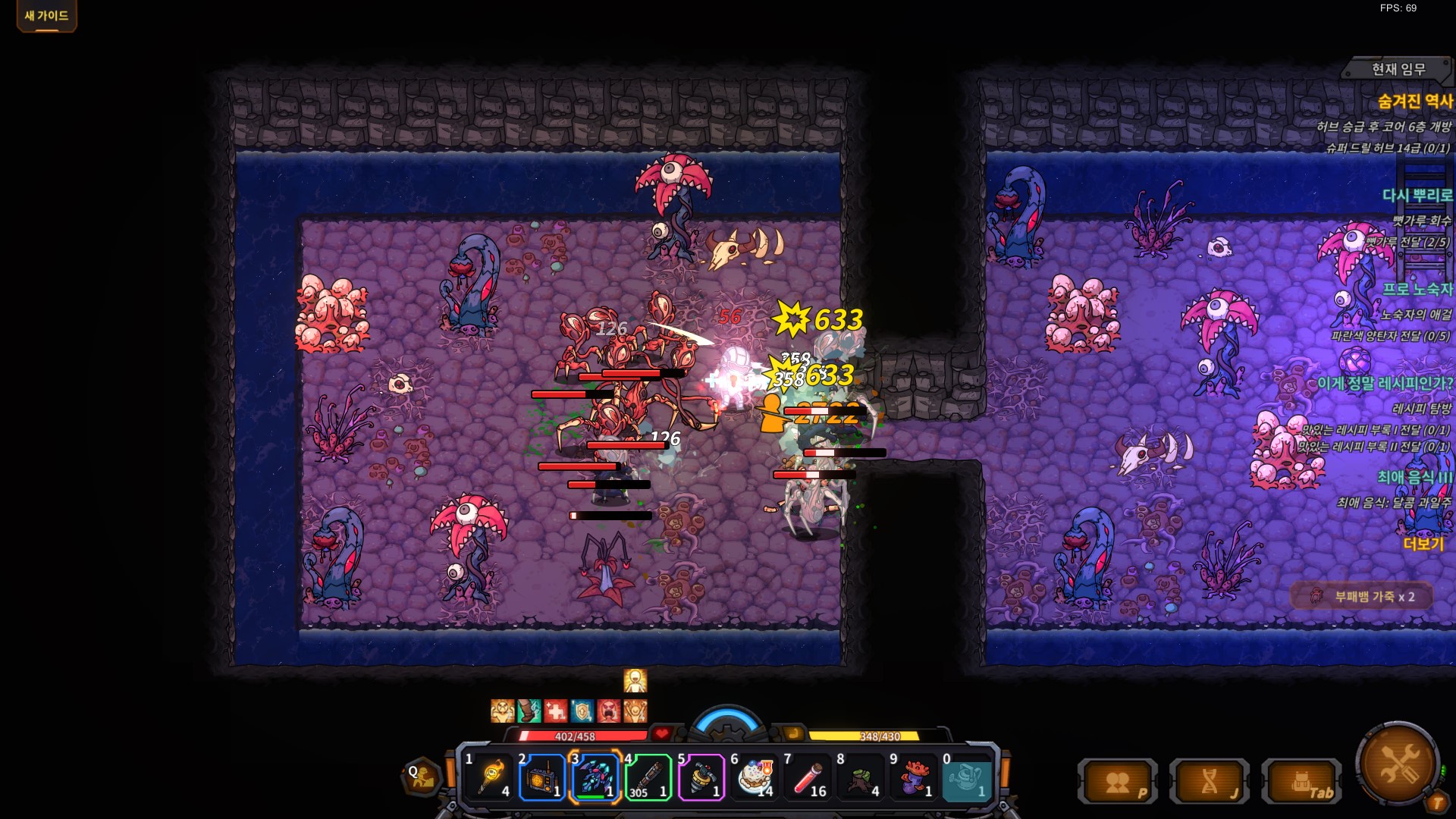Use the cake dish in slot six
Screen dimensions: 1456x819
point(755,777)
